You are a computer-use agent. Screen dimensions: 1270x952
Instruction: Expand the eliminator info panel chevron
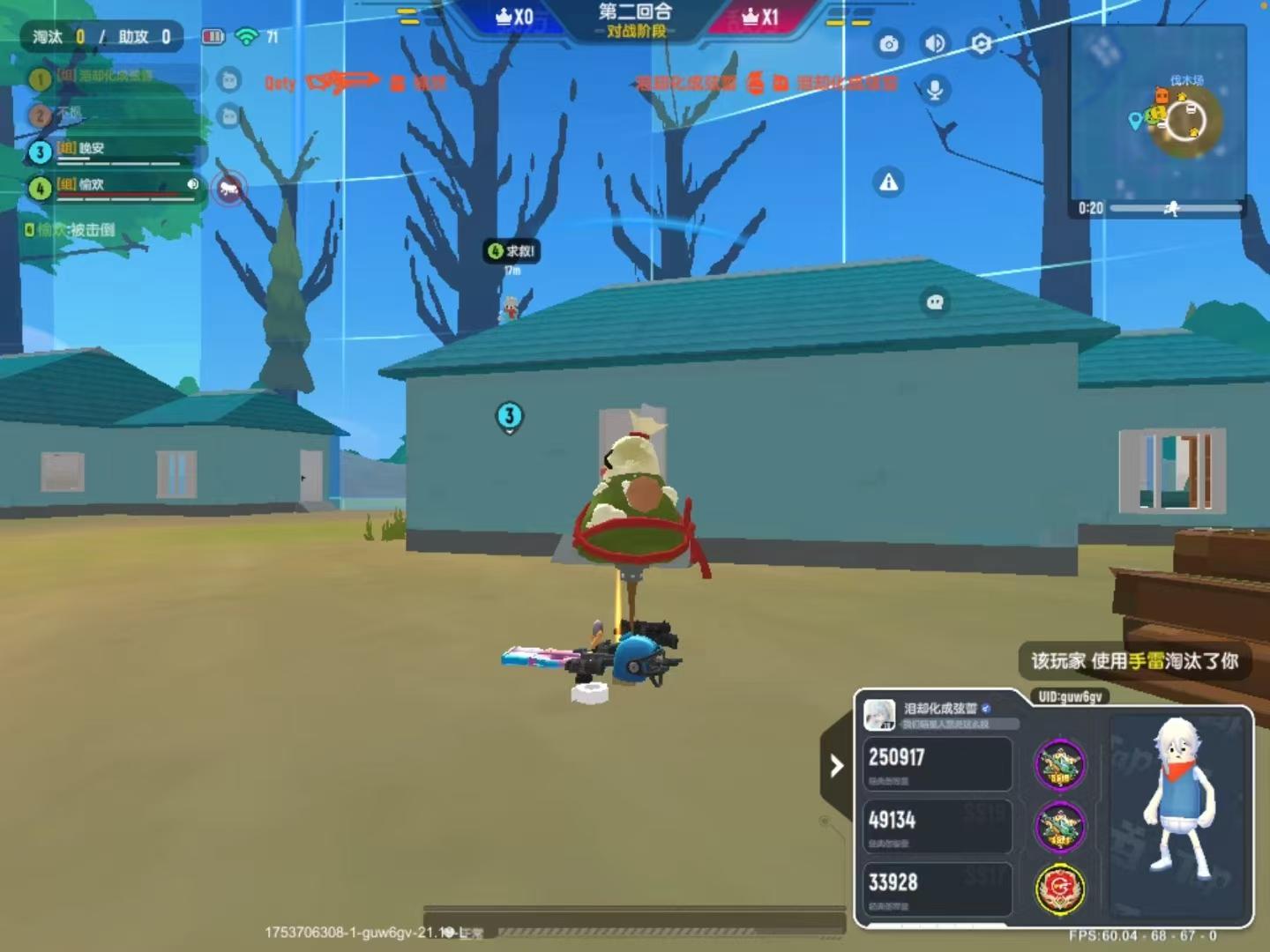point(835,767)
